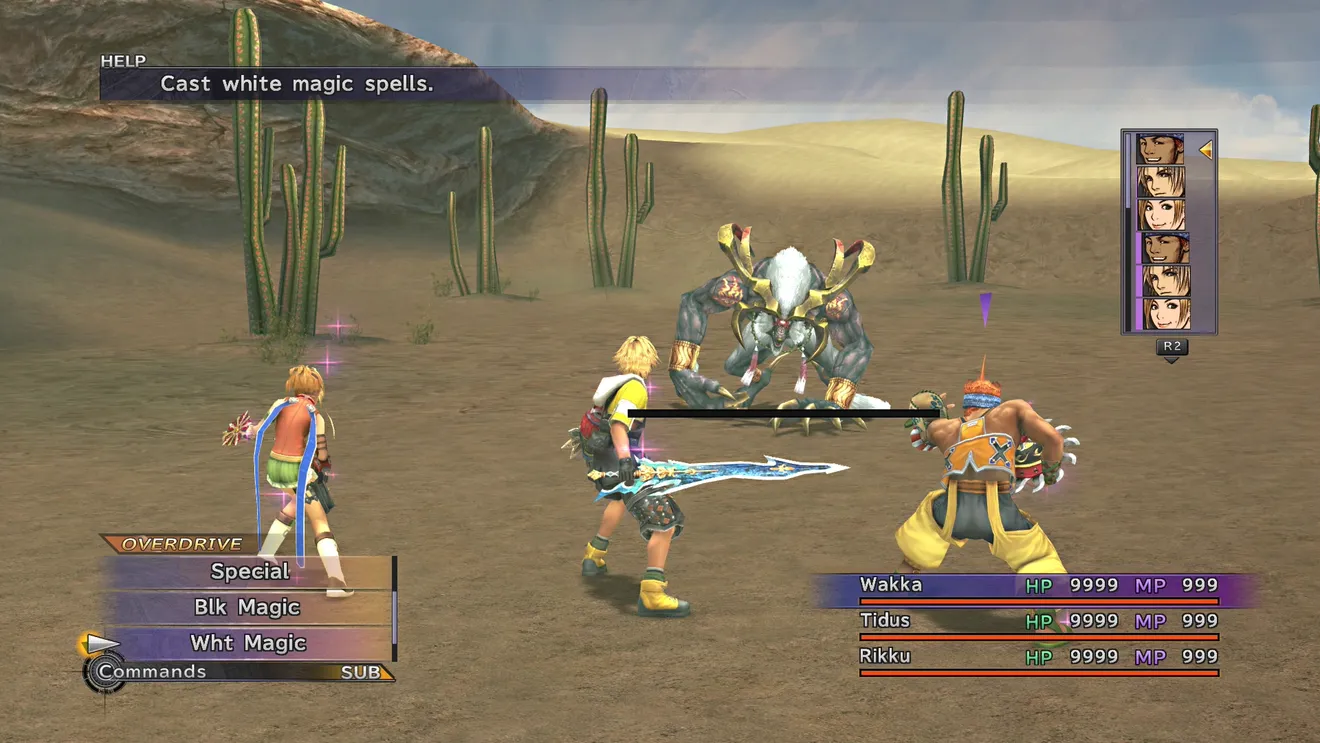Open the Wht Magic spell list
The width and height of the screenshot is (1320, 743).
(248, 644)
